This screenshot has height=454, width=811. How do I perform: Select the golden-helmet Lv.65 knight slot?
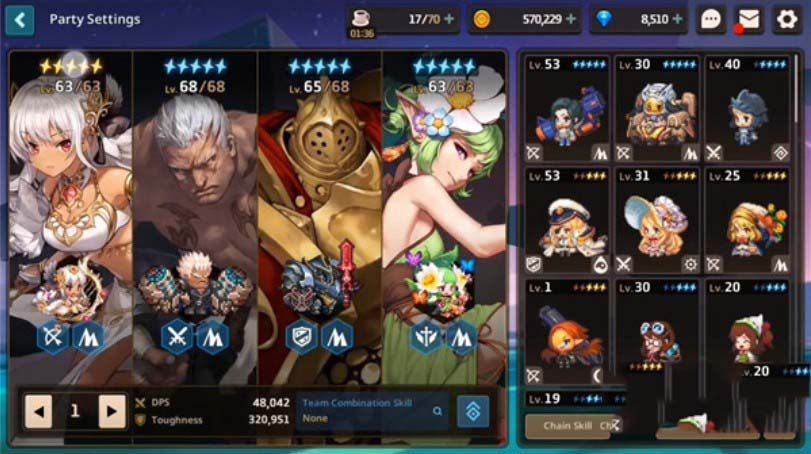click(320, 200)
